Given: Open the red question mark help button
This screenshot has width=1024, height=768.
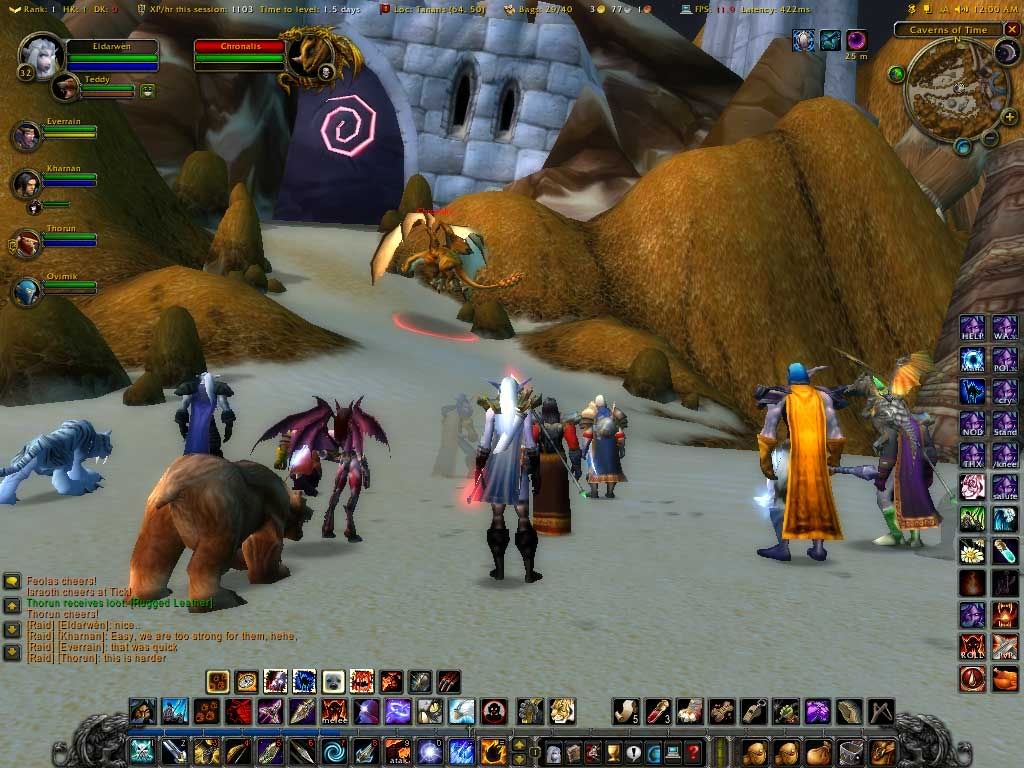Looking at the screenshot, I should pyautogui.click(x=693, y=751).
